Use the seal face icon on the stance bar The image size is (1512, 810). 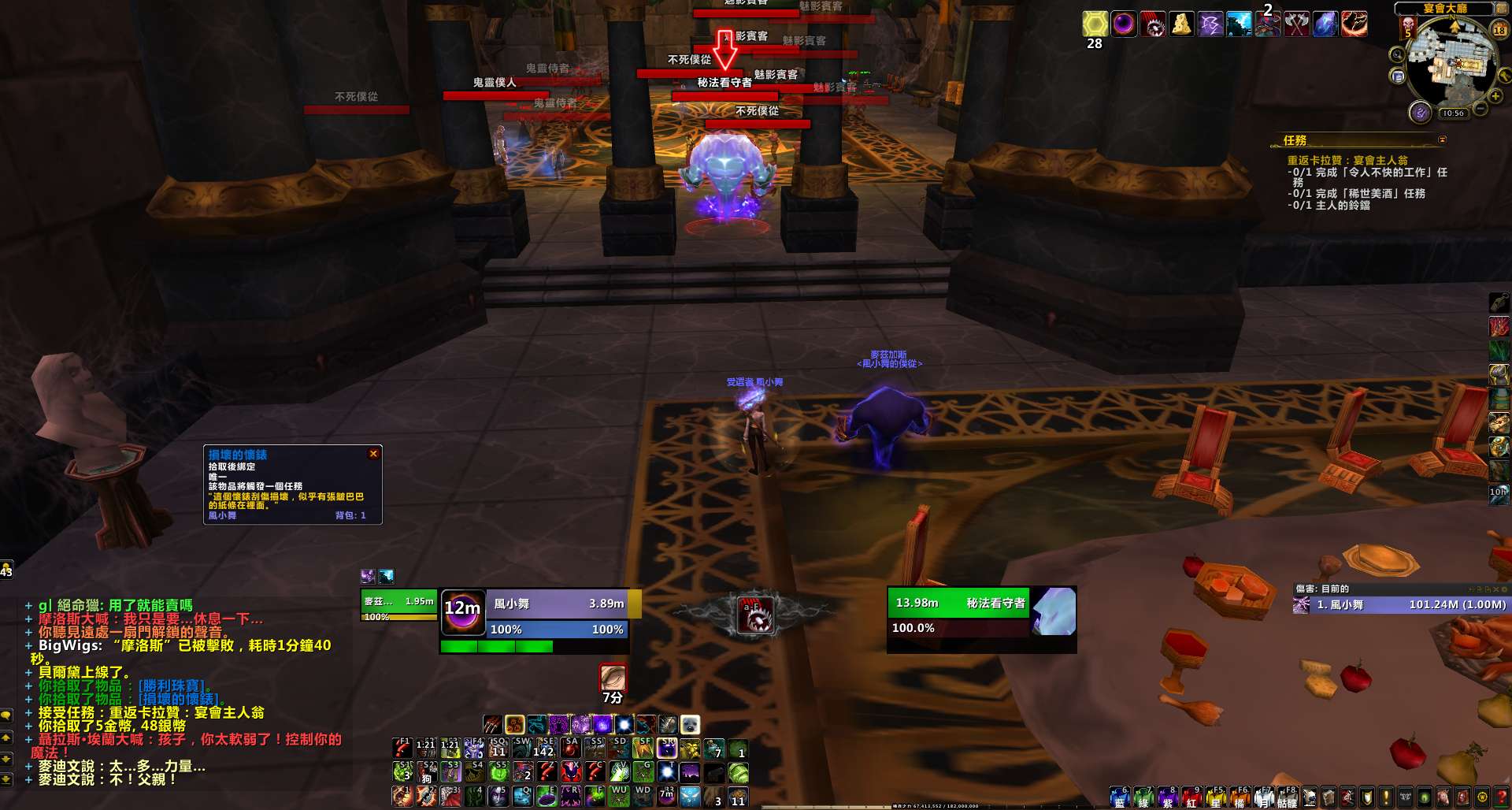click(x=690, y=725)
